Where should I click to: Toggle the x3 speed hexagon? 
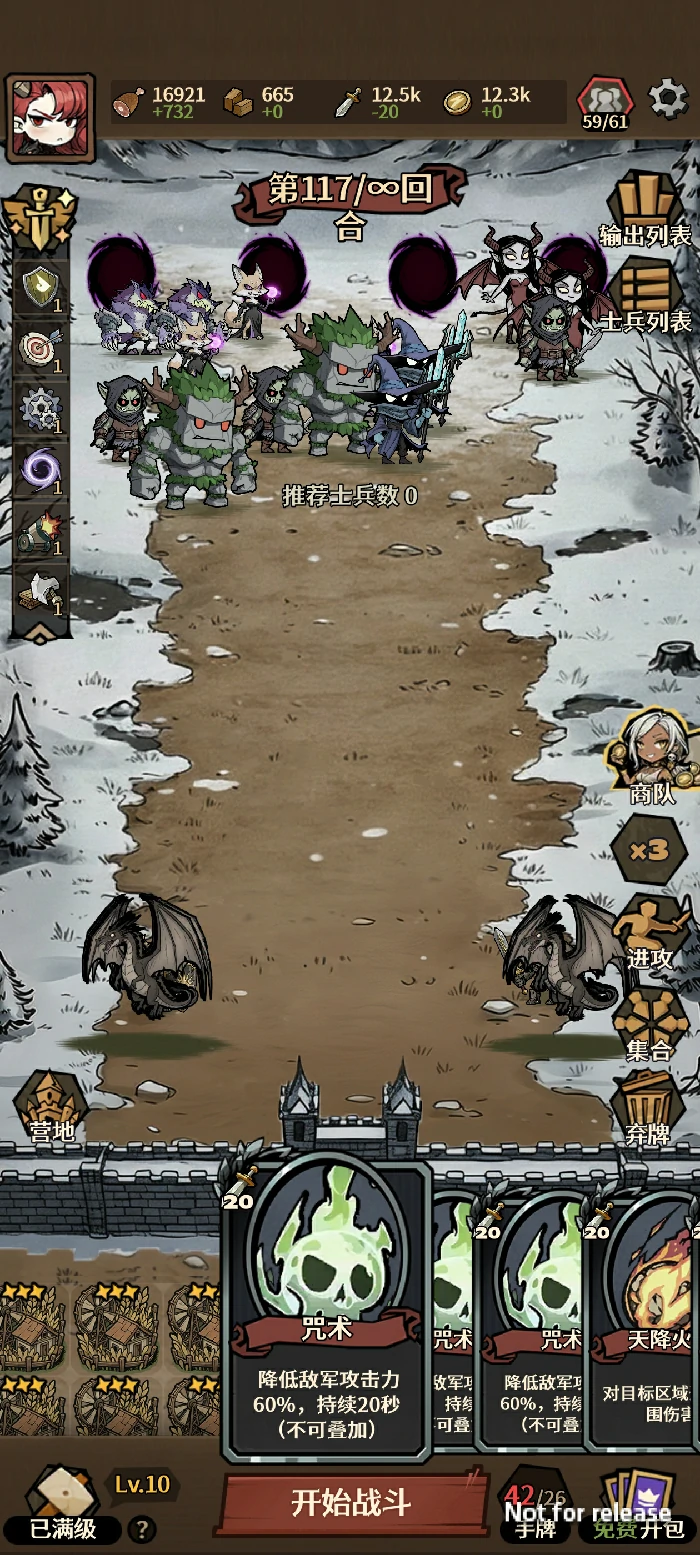click(650, 850)
